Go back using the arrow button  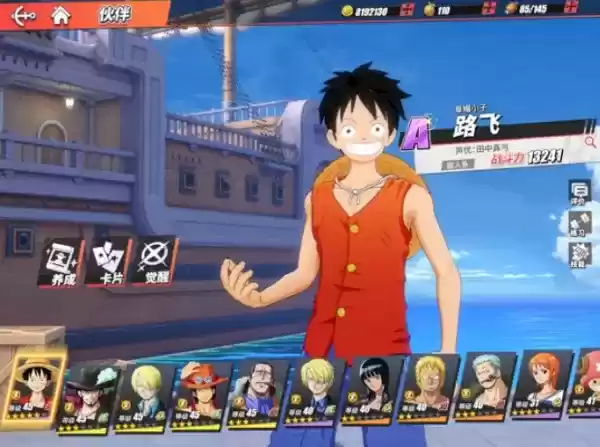[x=22, y=15]
